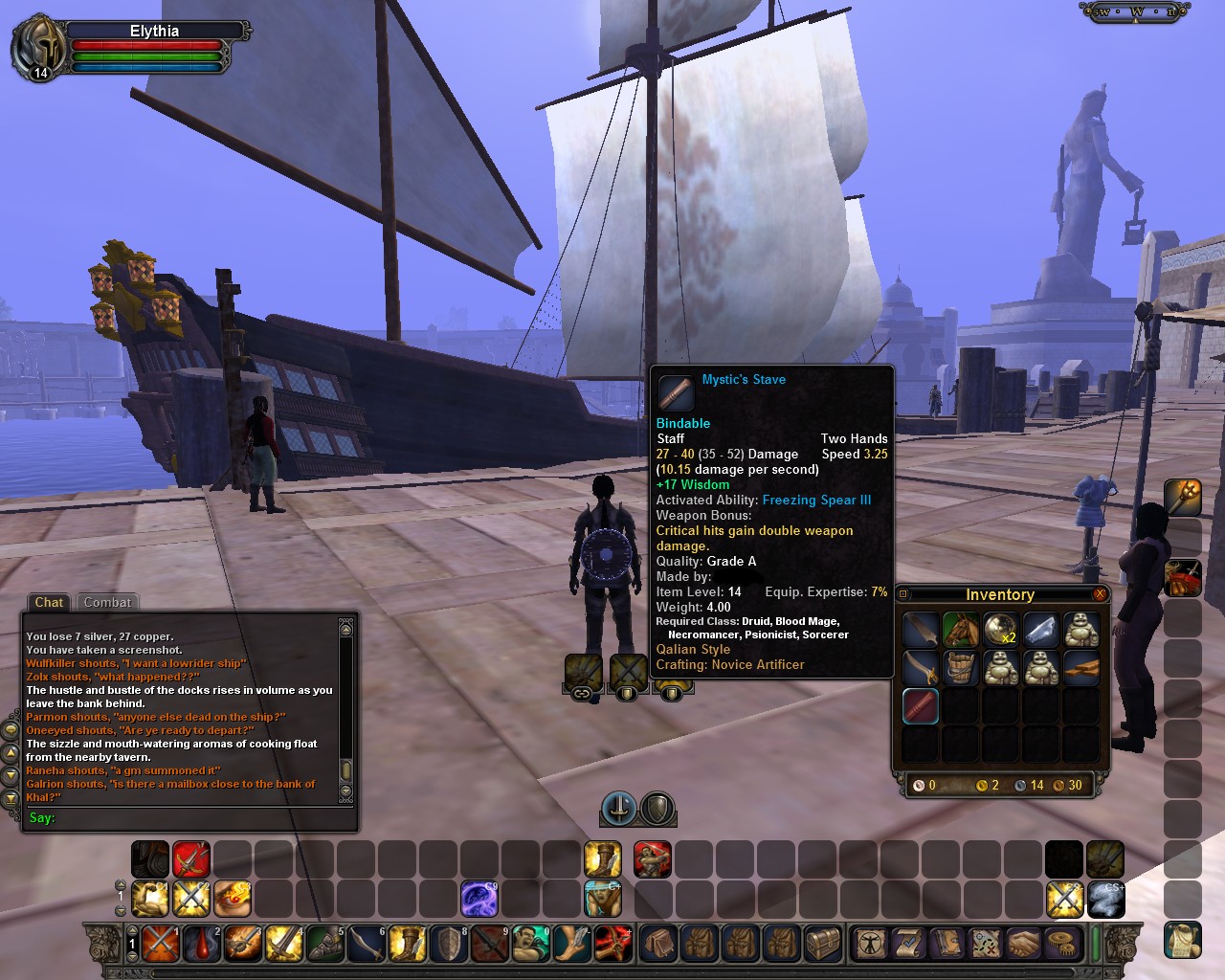Select the wooden bucket in inventory

pyautogui.click(x=961, y=668)
